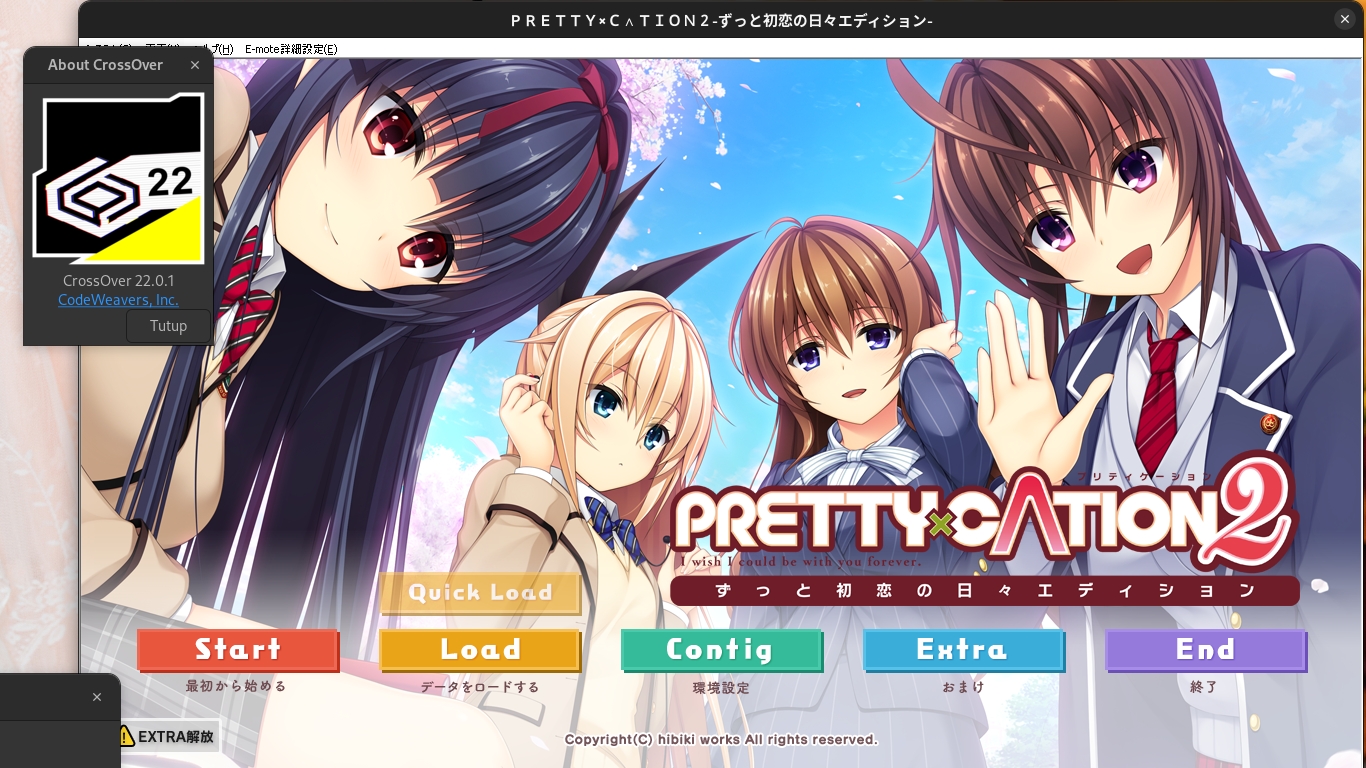
Task: Open the Extra (おまけ) section
Action: coord(964,650)
